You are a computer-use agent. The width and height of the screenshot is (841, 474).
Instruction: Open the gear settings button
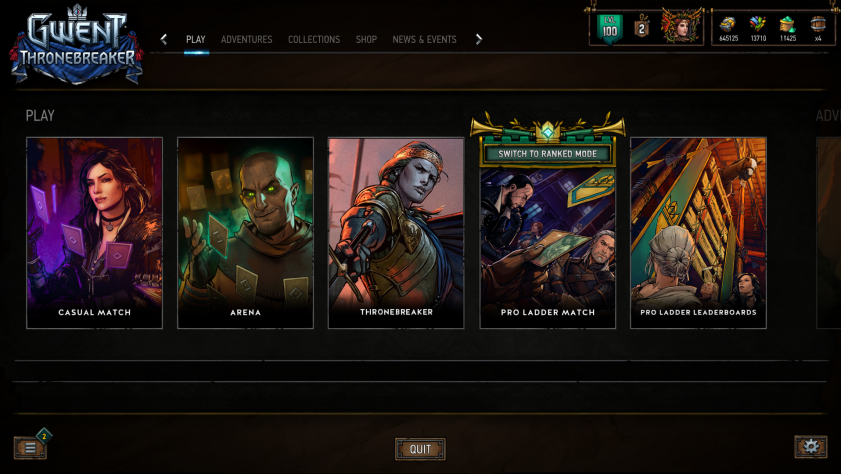pyautogui.click(x=810, y=447)
